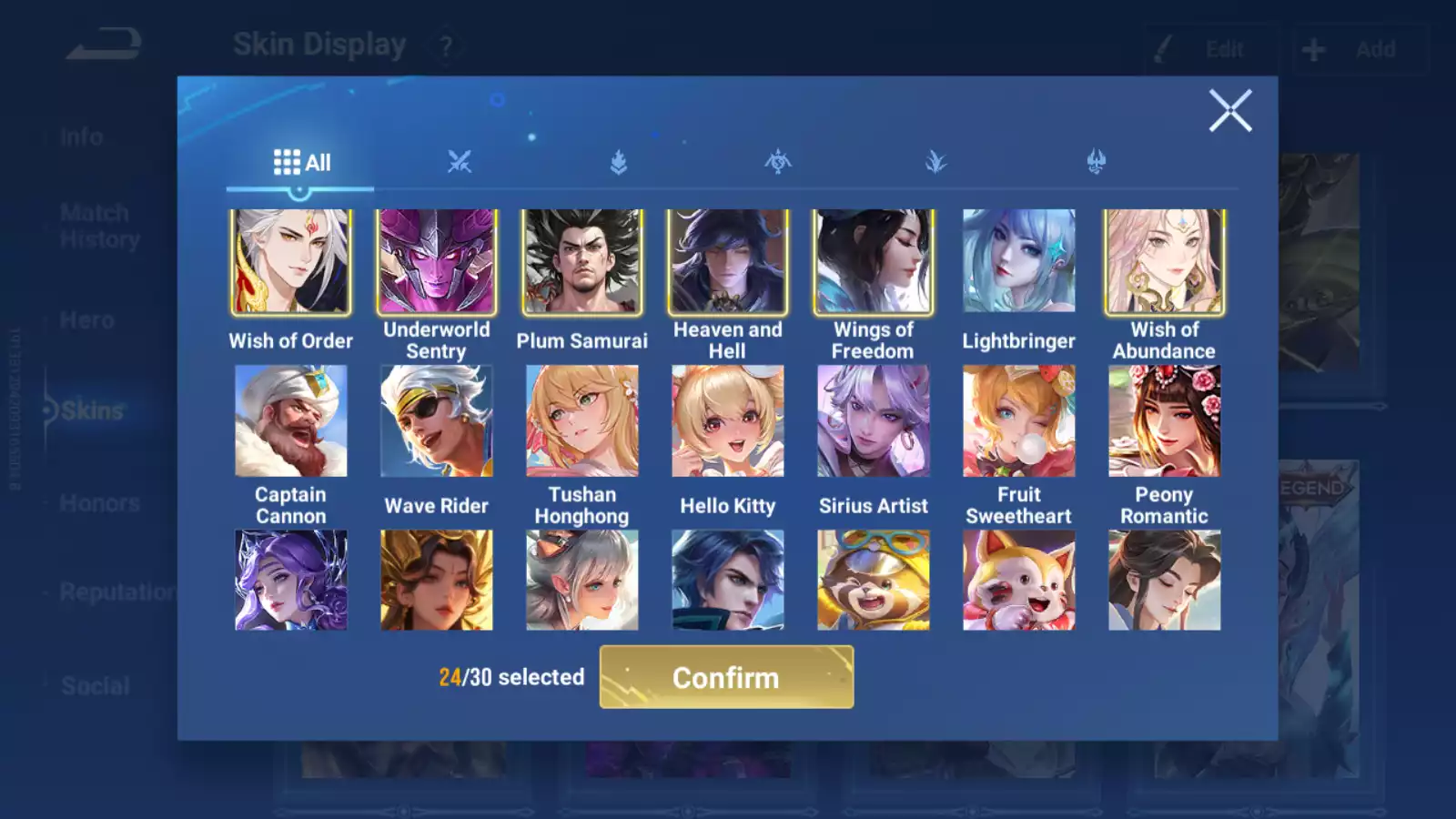
Task: Choose the Tushan Honghong skin
Action: (x=582, y=421)
